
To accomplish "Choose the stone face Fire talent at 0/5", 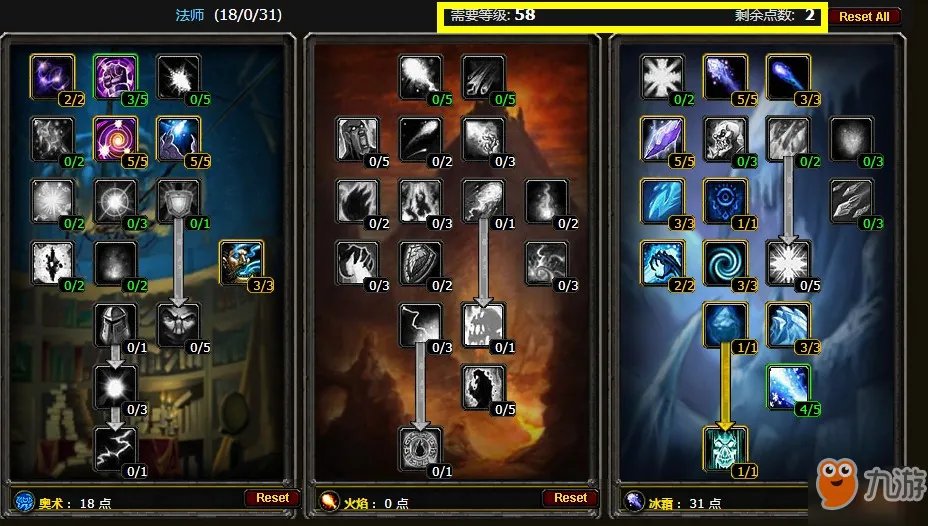I will [357, 138].
